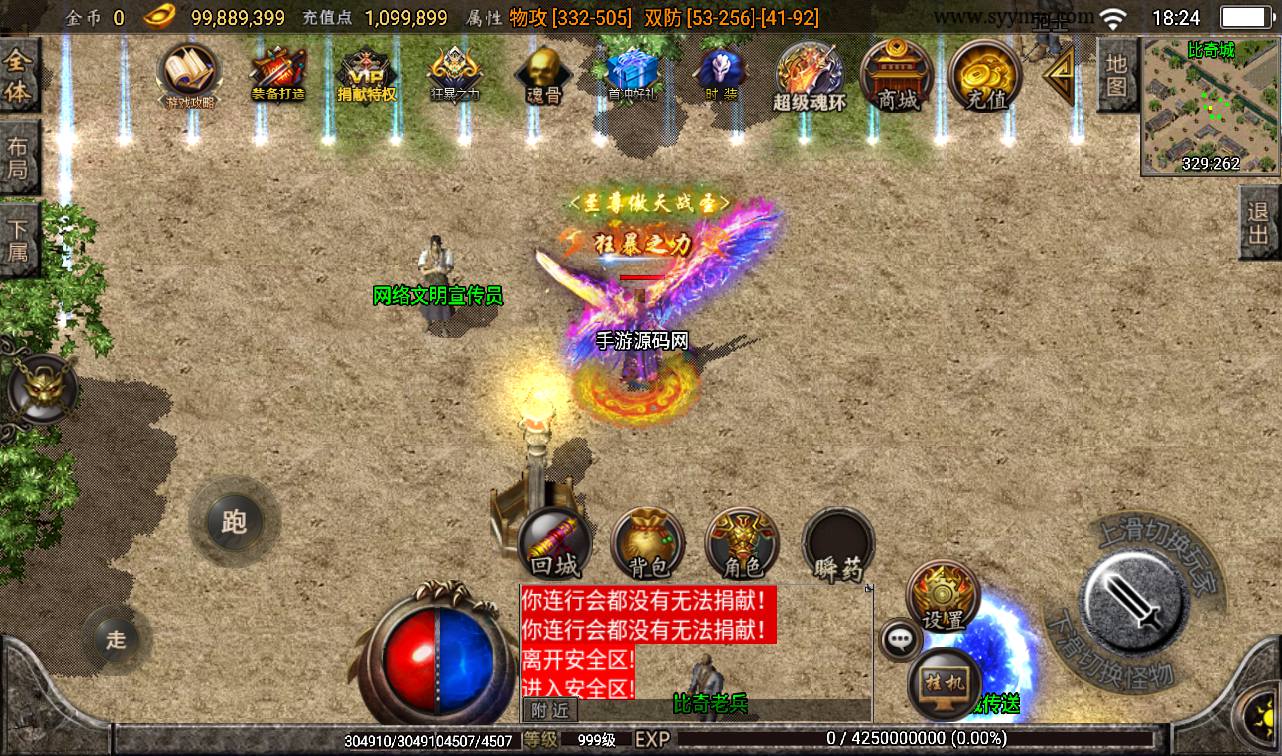Open the 超级魂环 super soul ring

[809, 76]
